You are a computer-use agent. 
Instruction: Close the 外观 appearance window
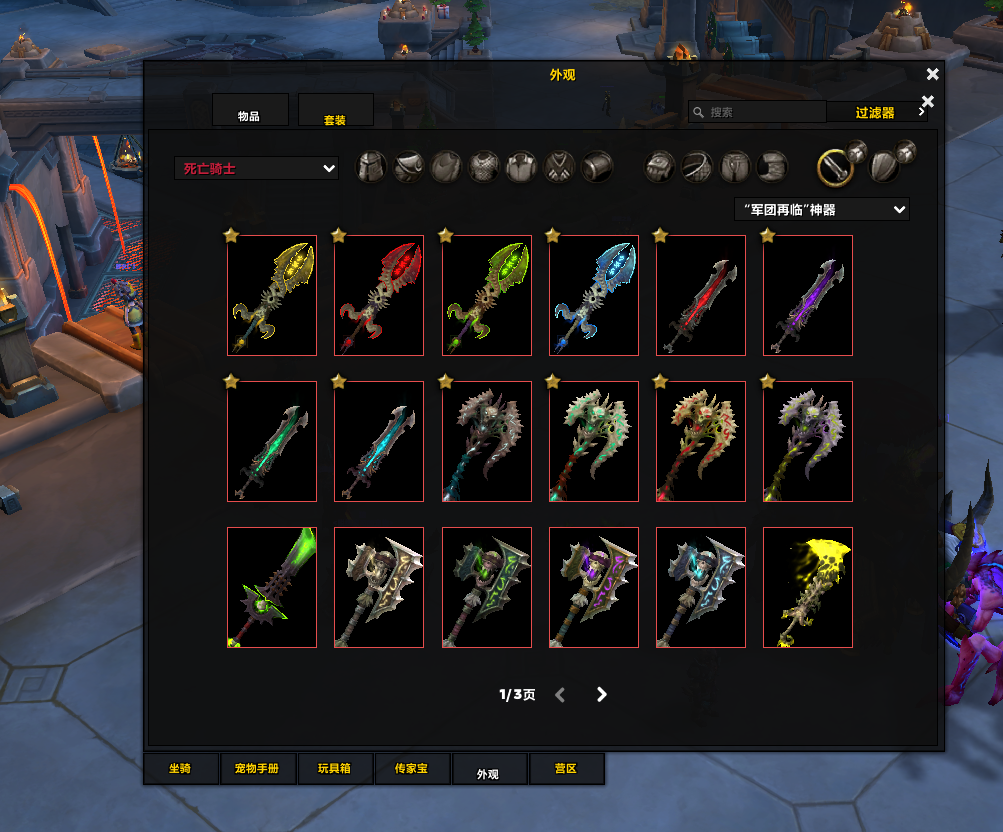pos(932,74)
